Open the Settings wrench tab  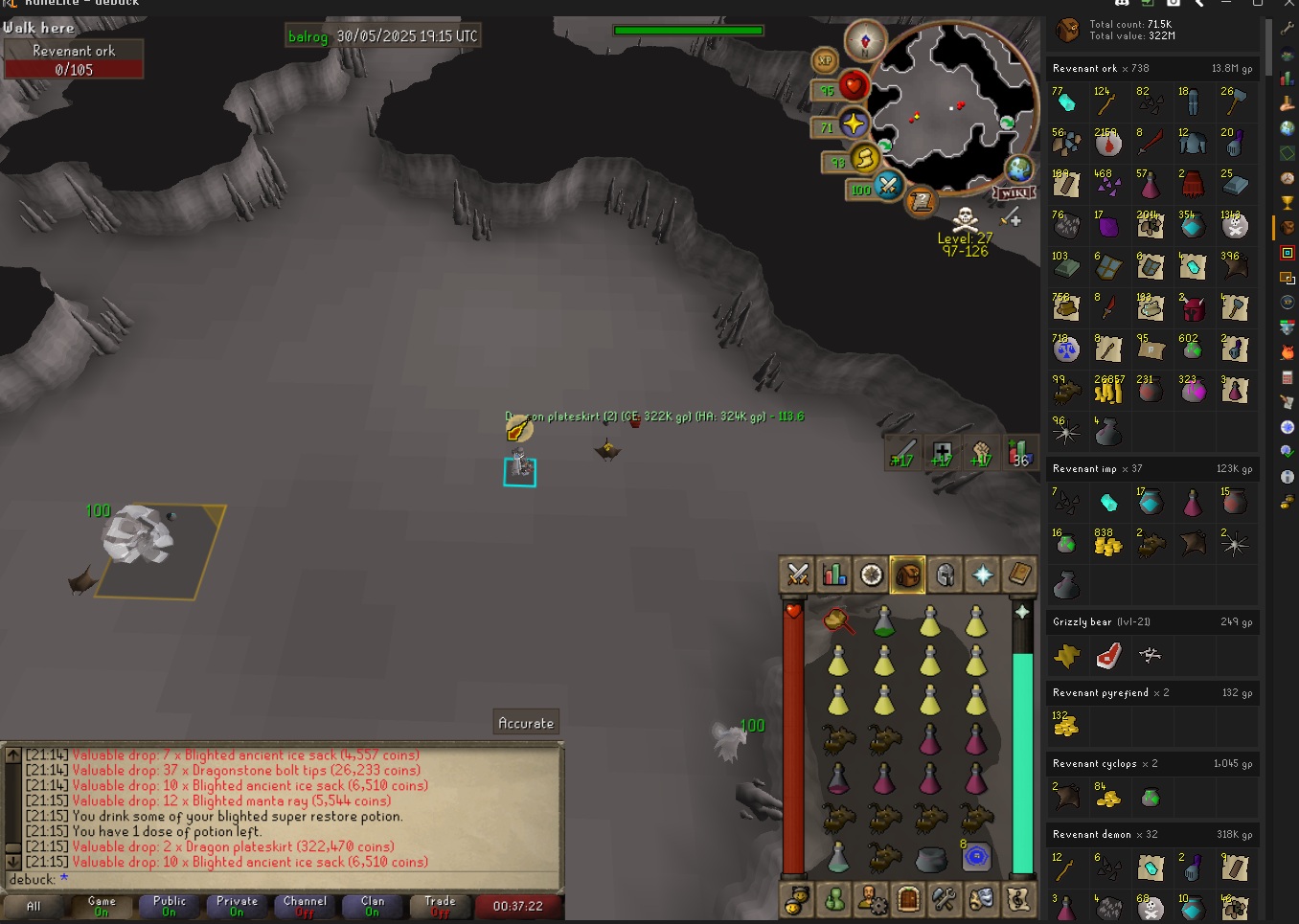click(x=945, y=899)
